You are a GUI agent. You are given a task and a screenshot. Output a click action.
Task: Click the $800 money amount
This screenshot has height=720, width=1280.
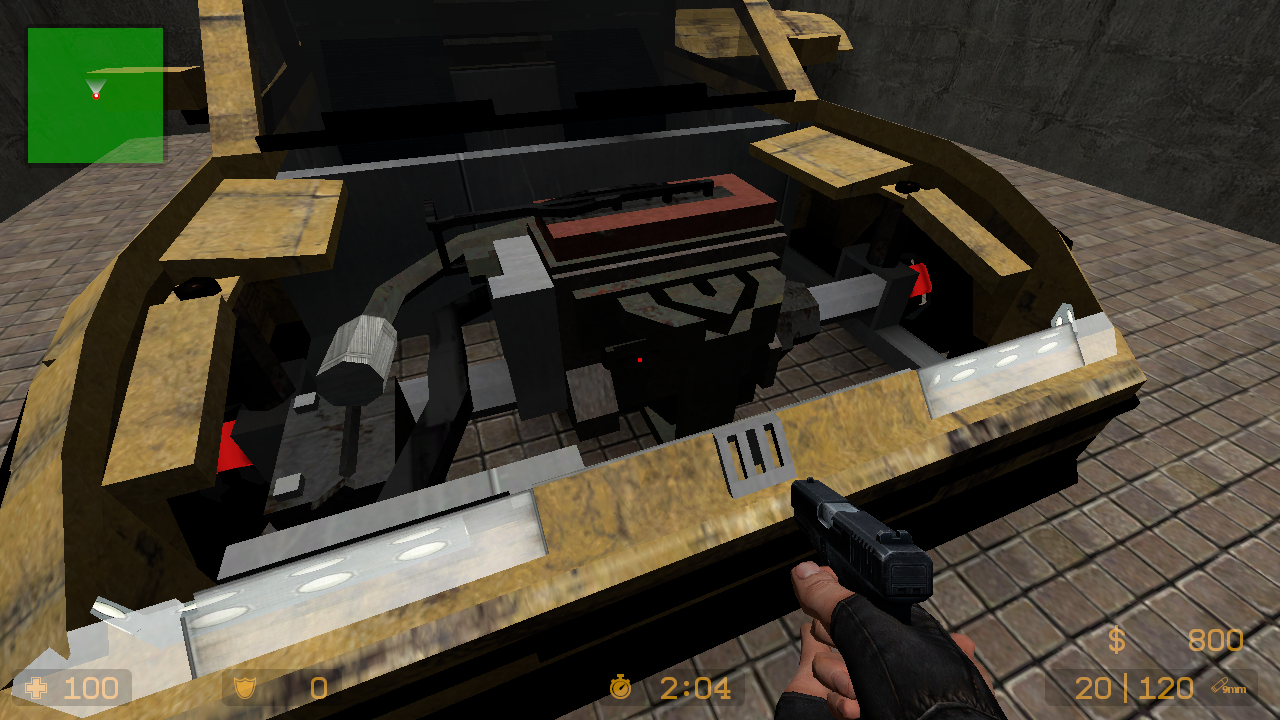pos(1215,641)
